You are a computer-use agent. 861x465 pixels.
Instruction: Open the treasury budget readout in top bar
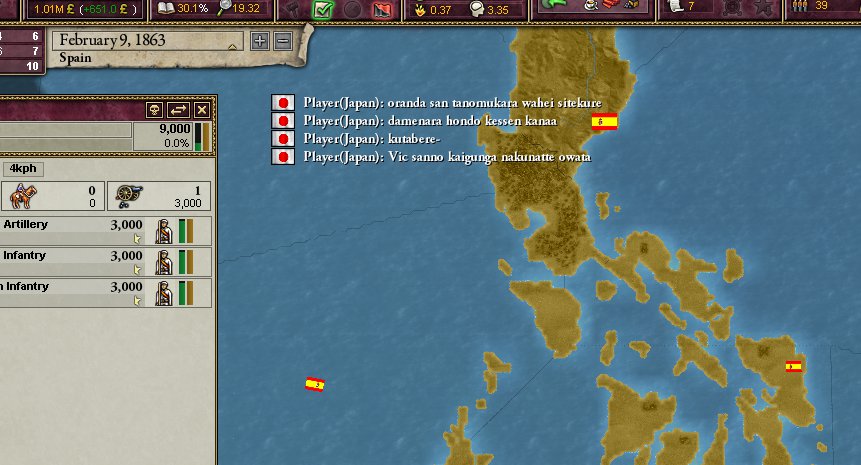tap(75, 9)
